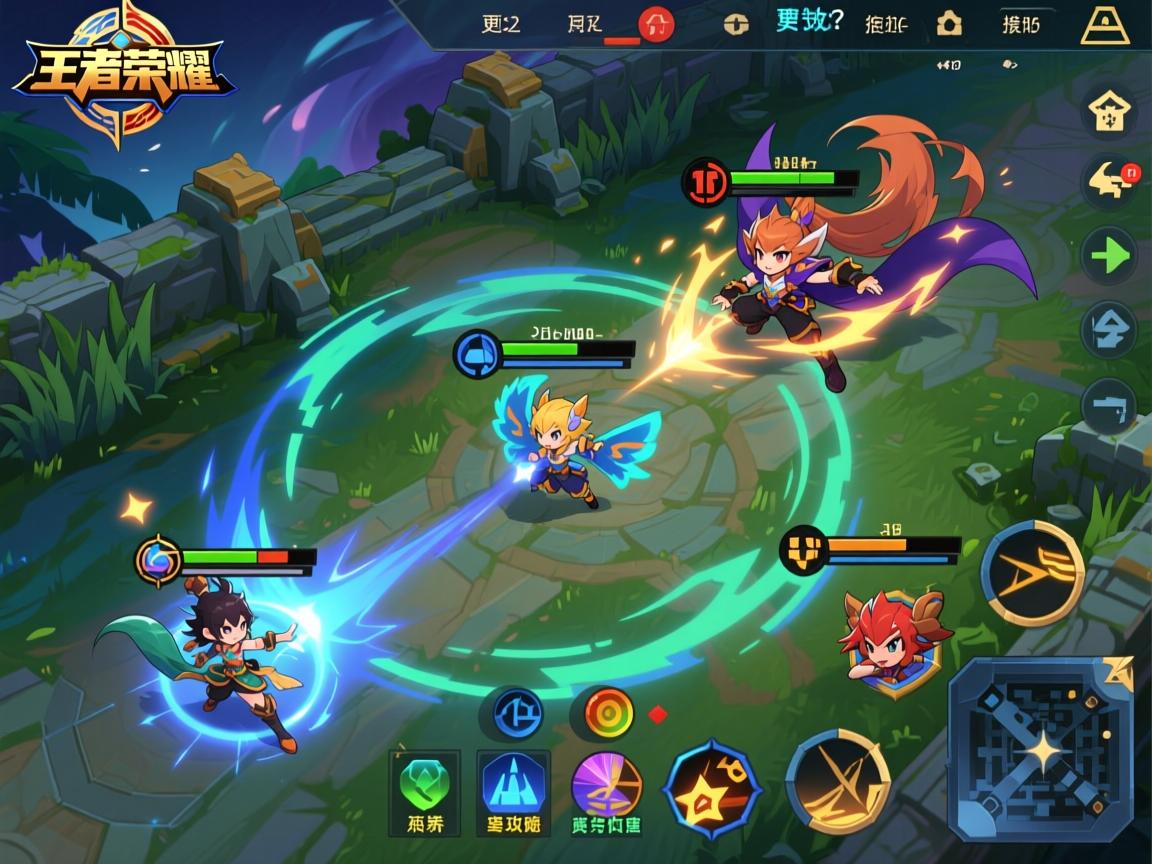Click the green arrow button
Screen dimensions: 1152x864
1110,257
